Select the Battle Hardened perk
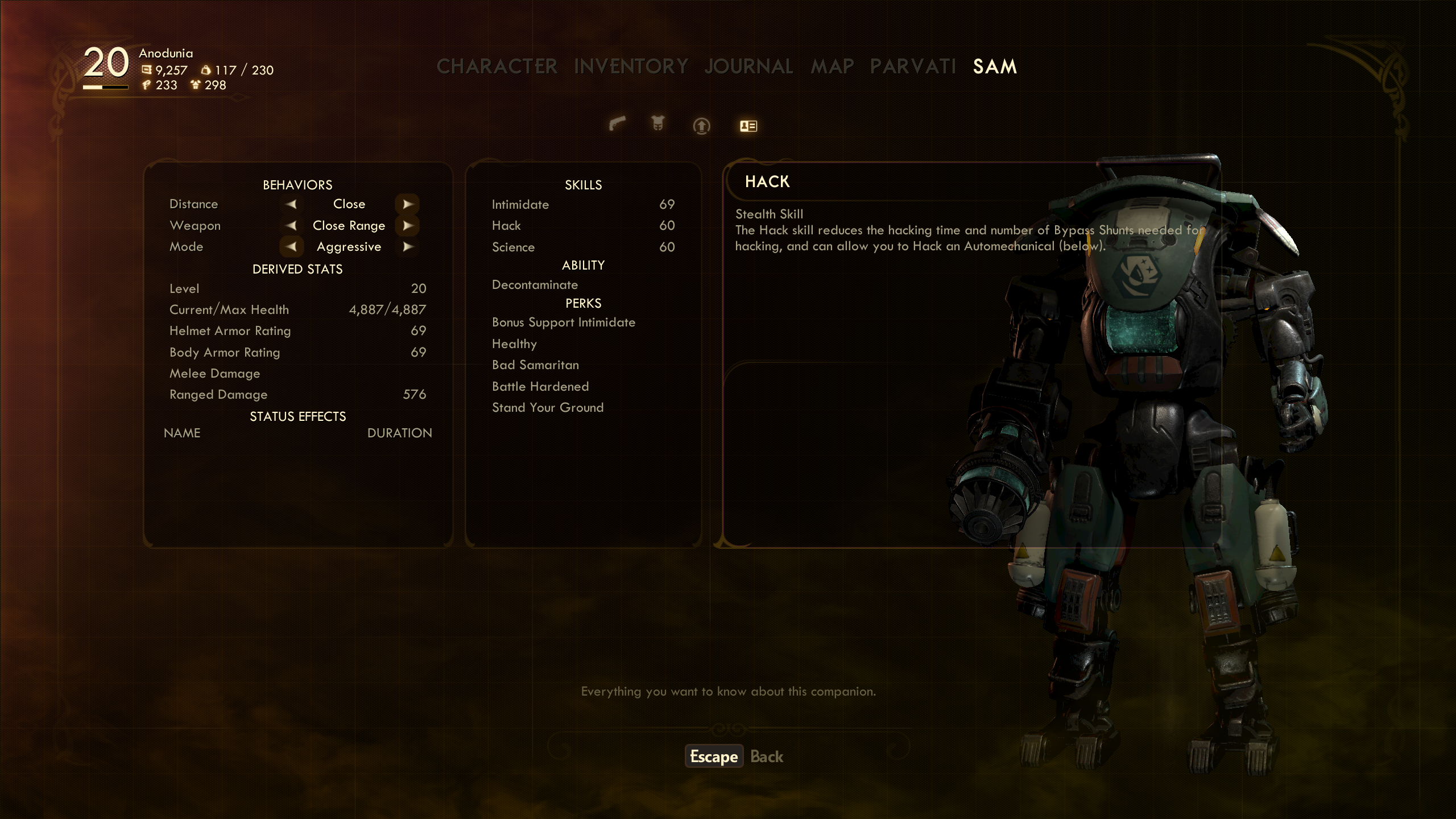Image resolution: width=1456 pixels, height=819 pixels. tap(540, 387)
